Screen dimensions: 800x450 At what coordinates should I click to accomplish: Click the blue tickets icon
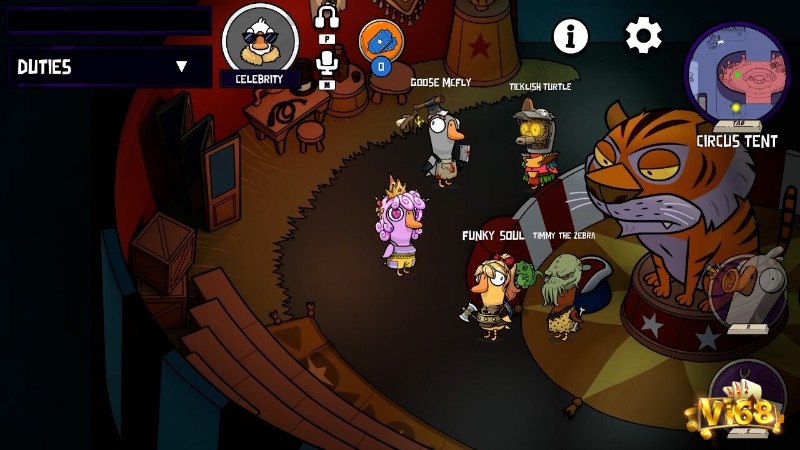click(x=379, y=40)
